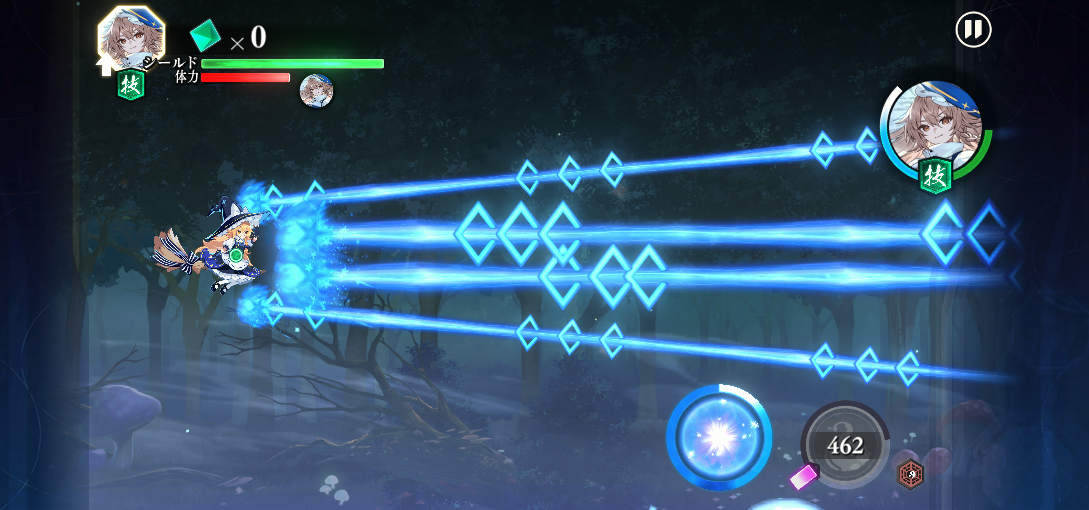The image size is (1089, 510).
Task: Fire the glowing blue orb attack
Action: pos(718,437)
